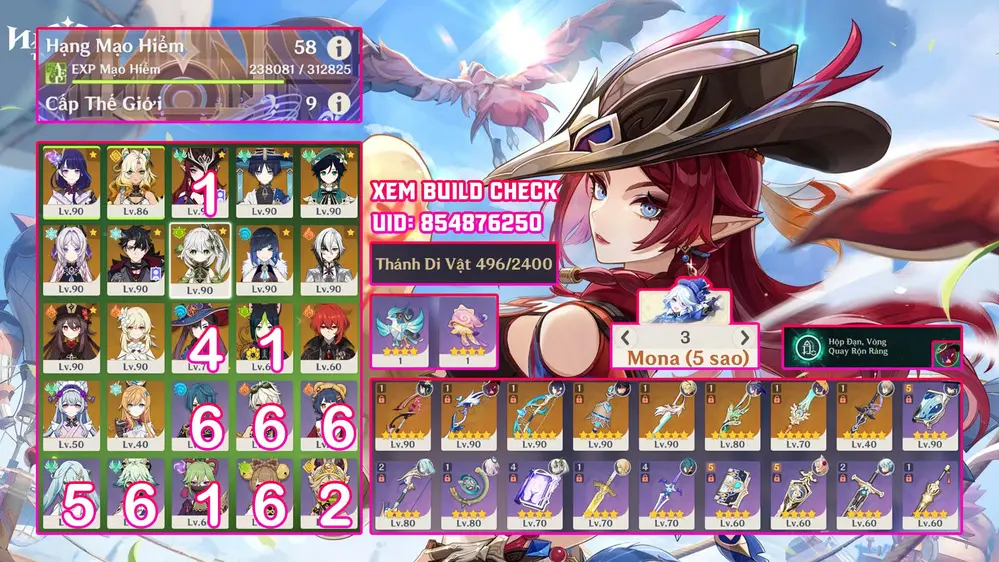Open the Hạng Mạo Hiểm info icon

pos(340,48)
